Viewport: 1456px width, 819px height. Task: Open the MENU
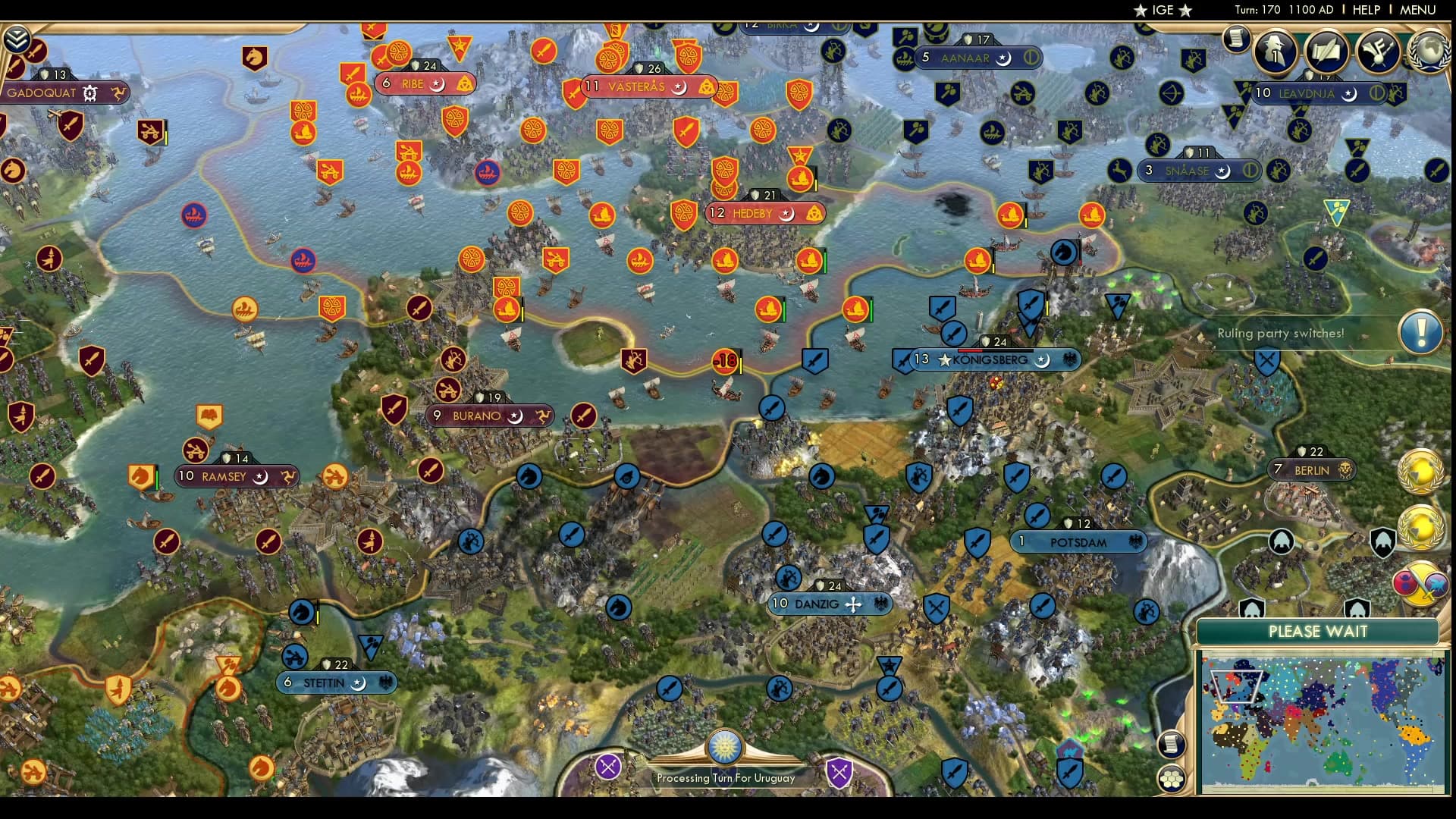click(1417, 10)
